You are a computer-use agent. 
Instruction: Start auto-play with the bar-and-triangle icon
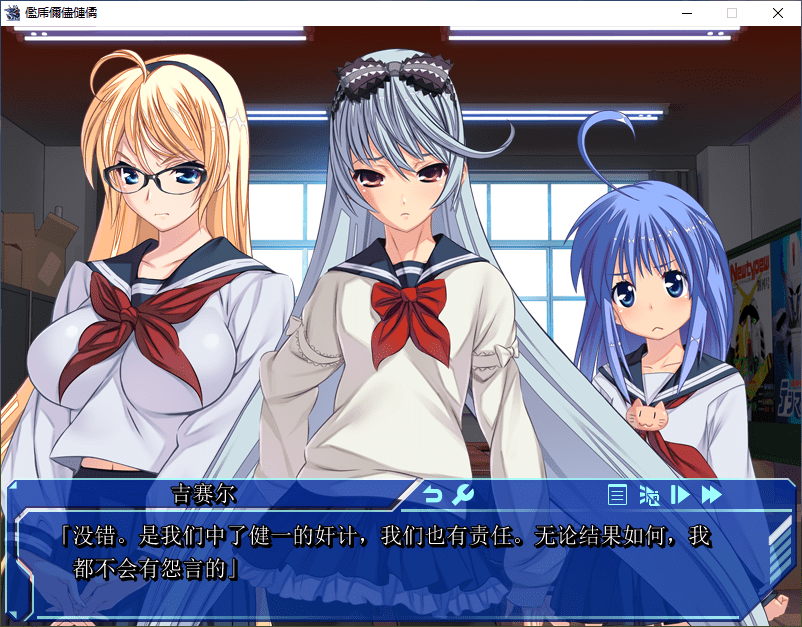(680, 494)
